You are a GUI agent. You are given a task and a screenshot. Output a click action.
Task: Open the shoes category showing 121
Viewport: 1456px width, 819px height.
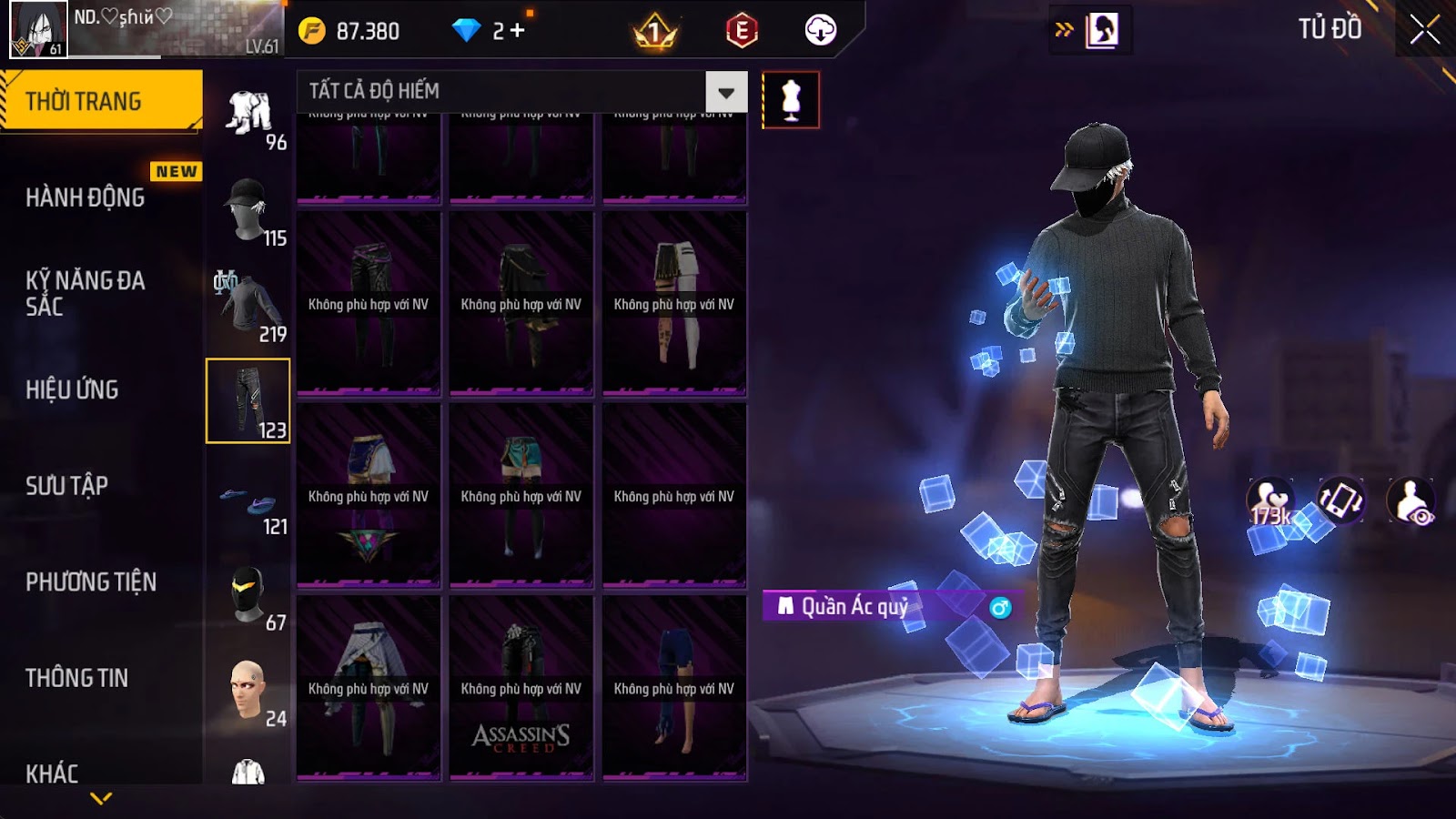248,500
